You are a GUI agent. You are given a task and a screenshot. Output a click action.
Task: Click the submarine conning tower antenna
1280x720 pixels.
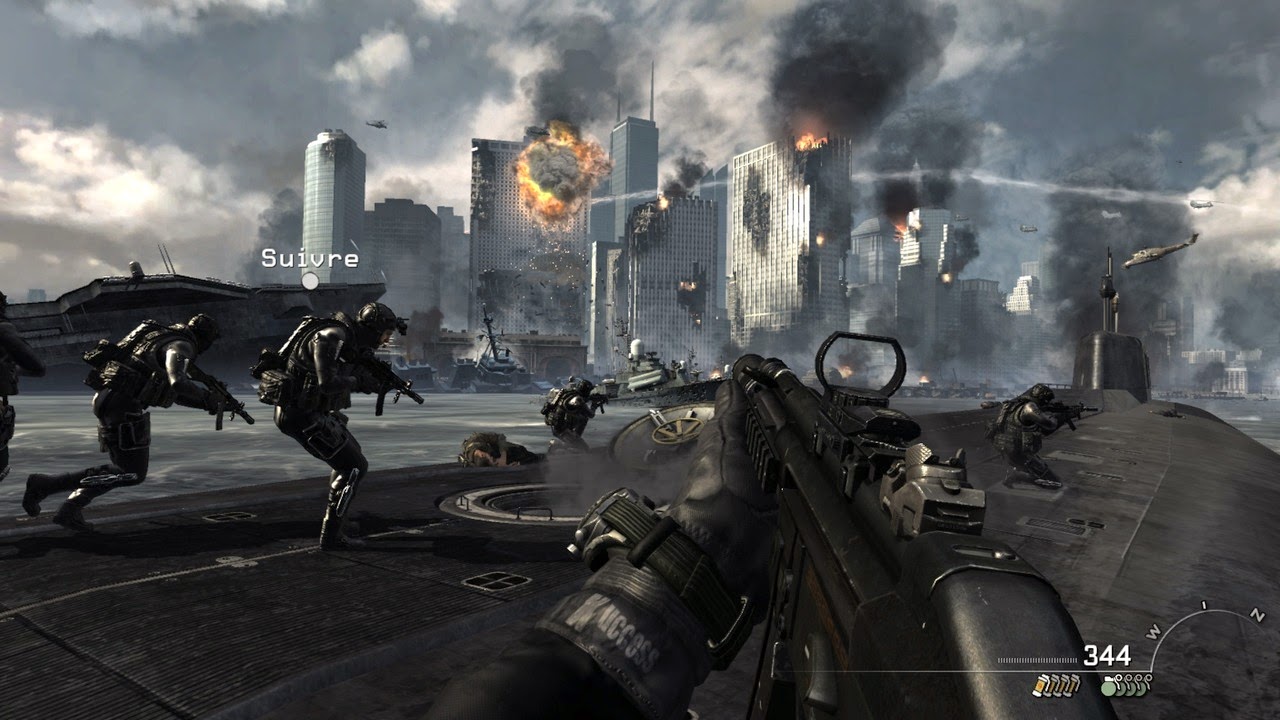click(x=1106, y=280)
